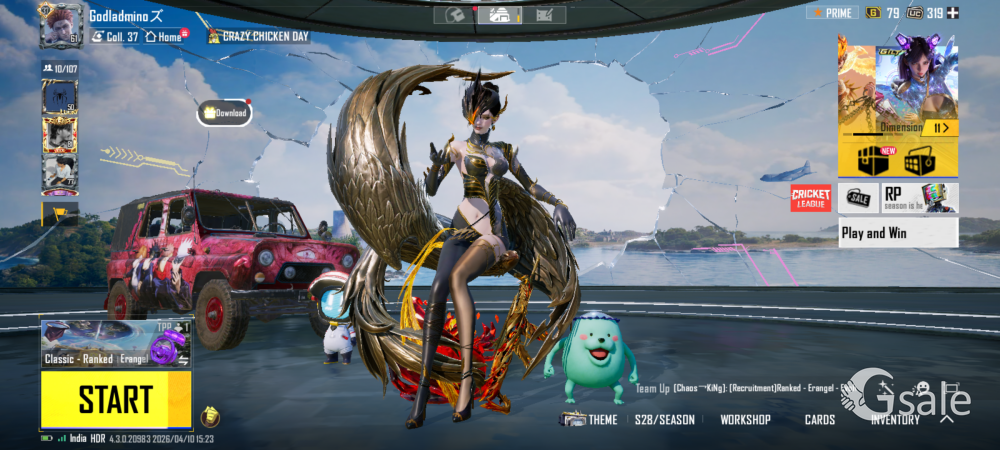Open the Sale tag shop
The height and width of the screenshot is (450, 1000).
(859, 198)
